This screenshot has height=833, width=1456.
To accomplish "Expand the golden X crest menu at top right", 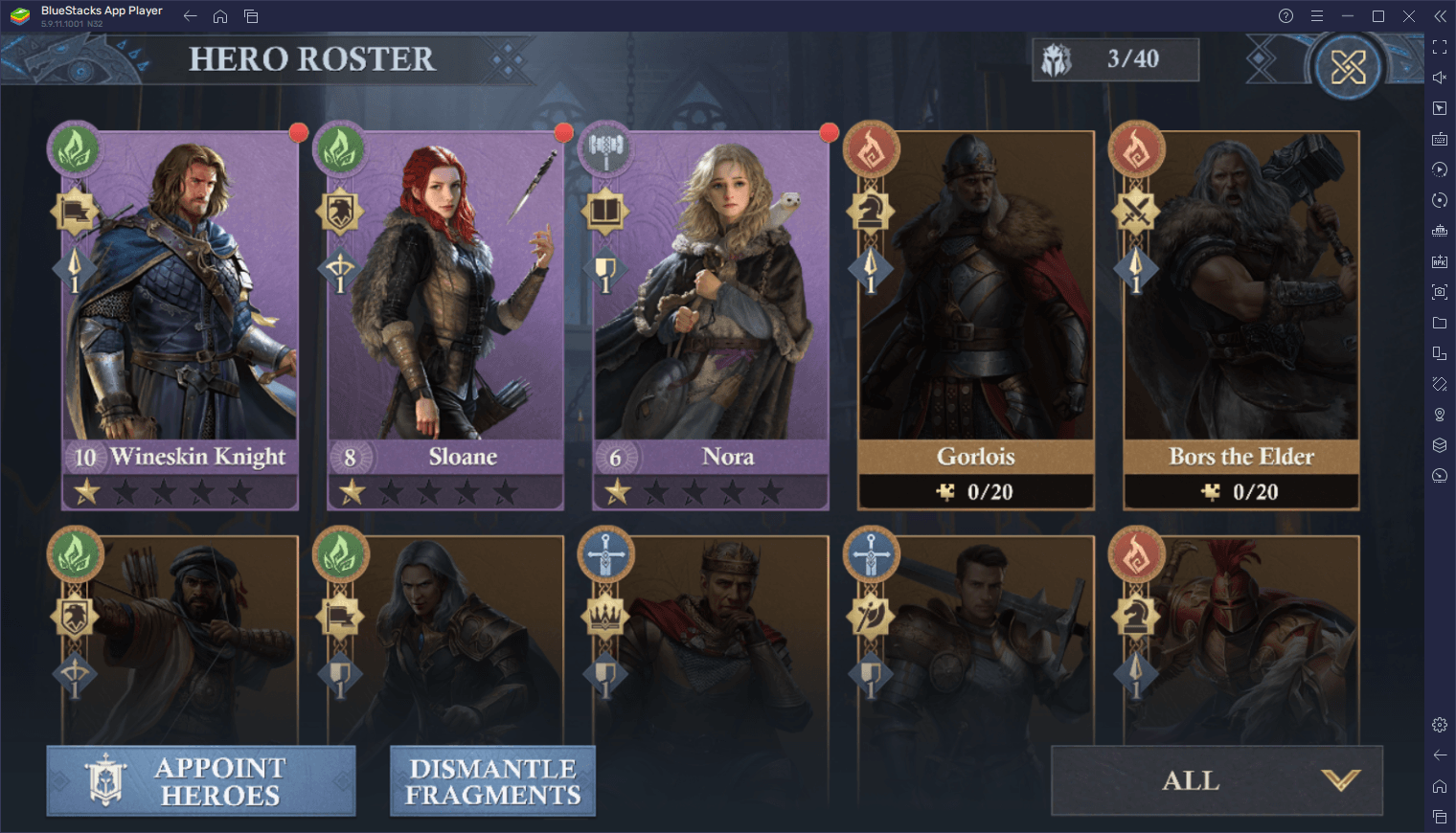I will pyautogui.click(x=1349, y=65).
